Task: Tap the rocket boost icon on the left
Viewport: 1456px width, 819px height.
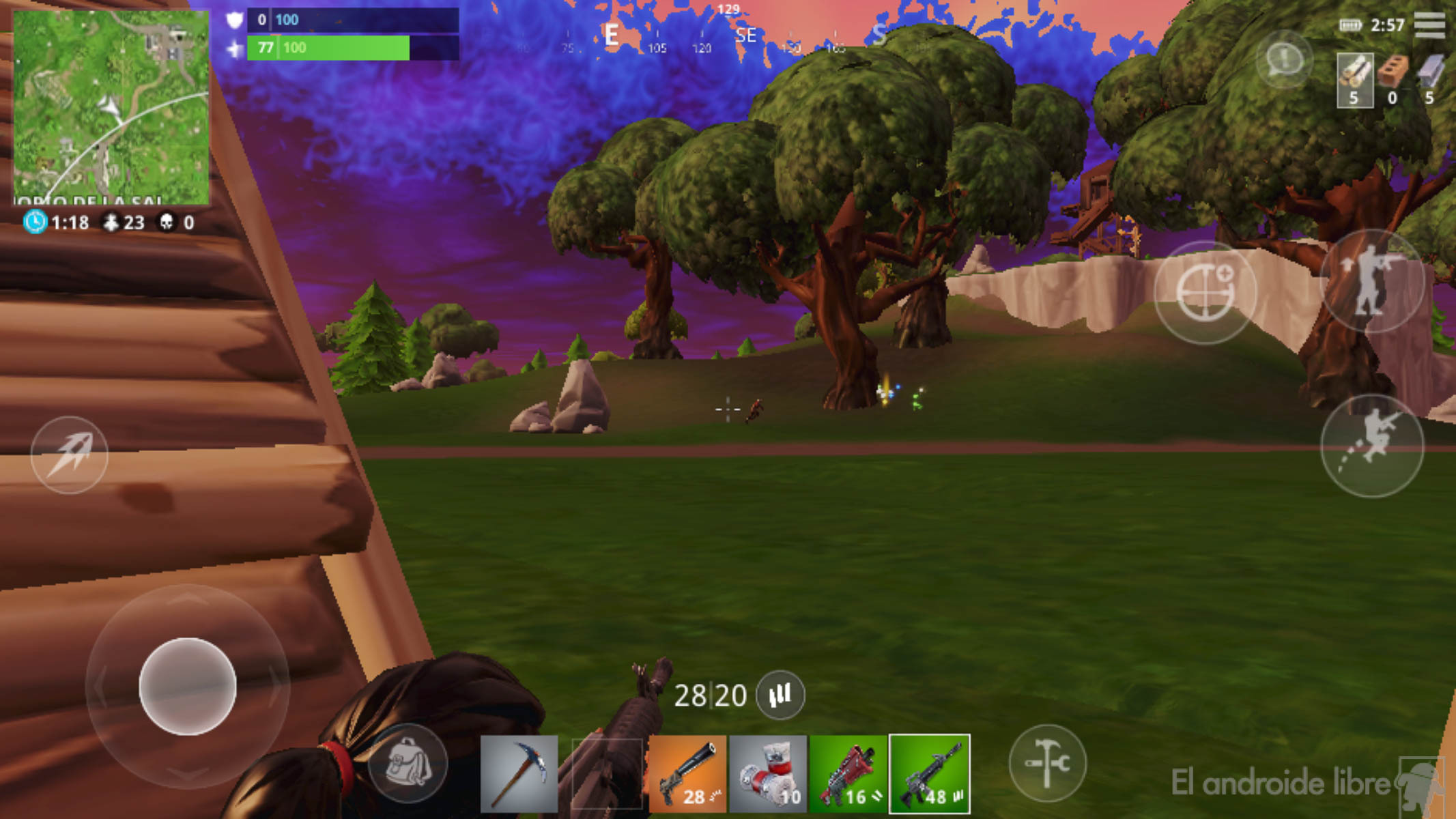Action: 72,456
